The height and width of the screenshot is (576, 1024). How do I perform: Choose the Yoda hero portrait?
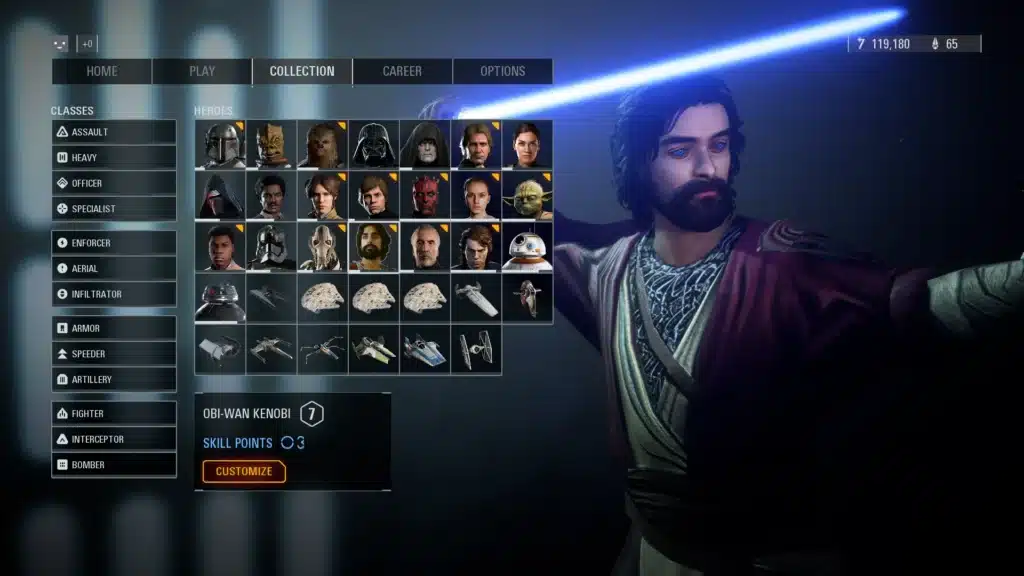(527, 196)
